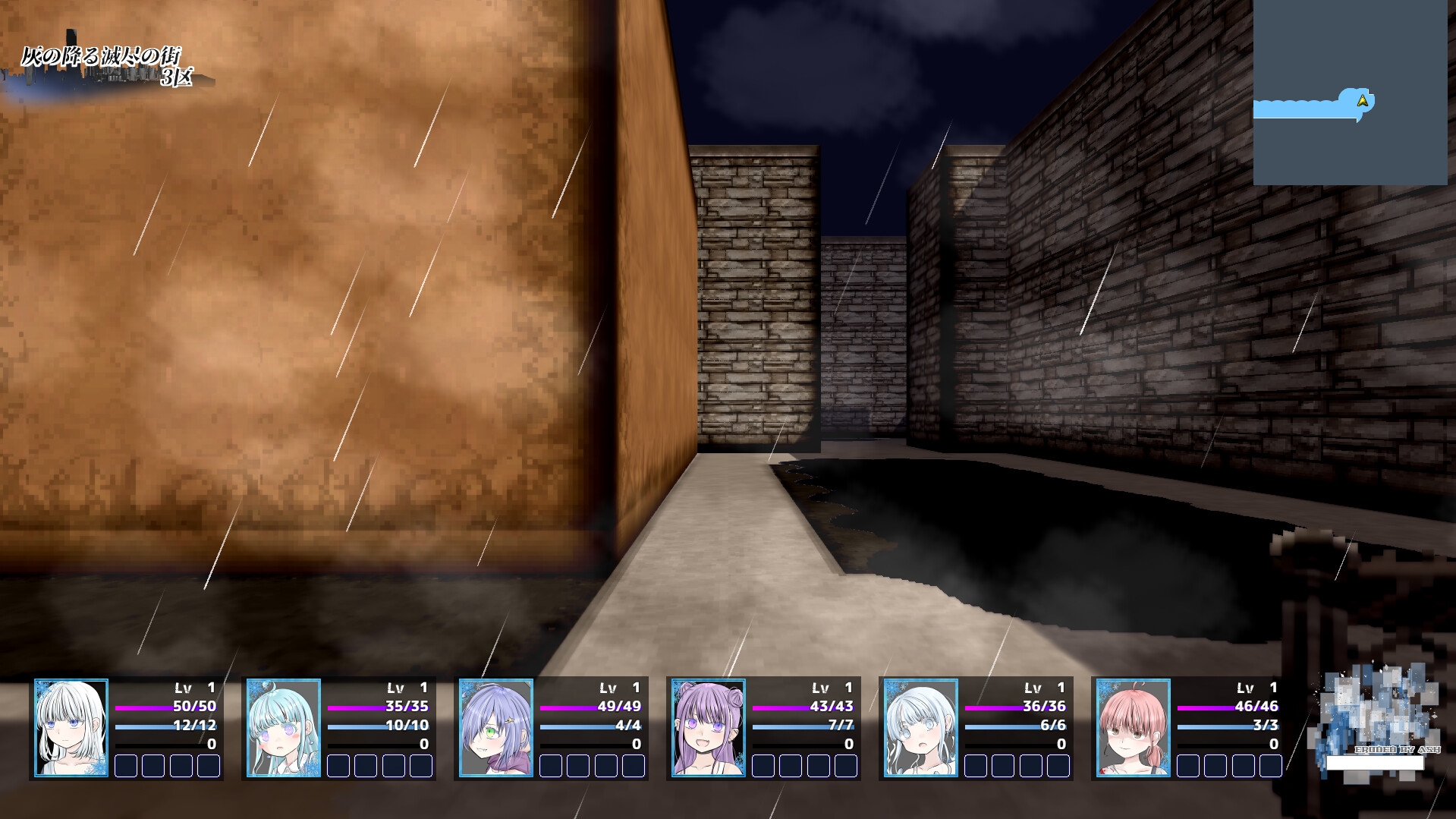Choose the pale-blue-haired girl's portrait
Viewport: 1456px width, 819px height.
coord(921,728)
